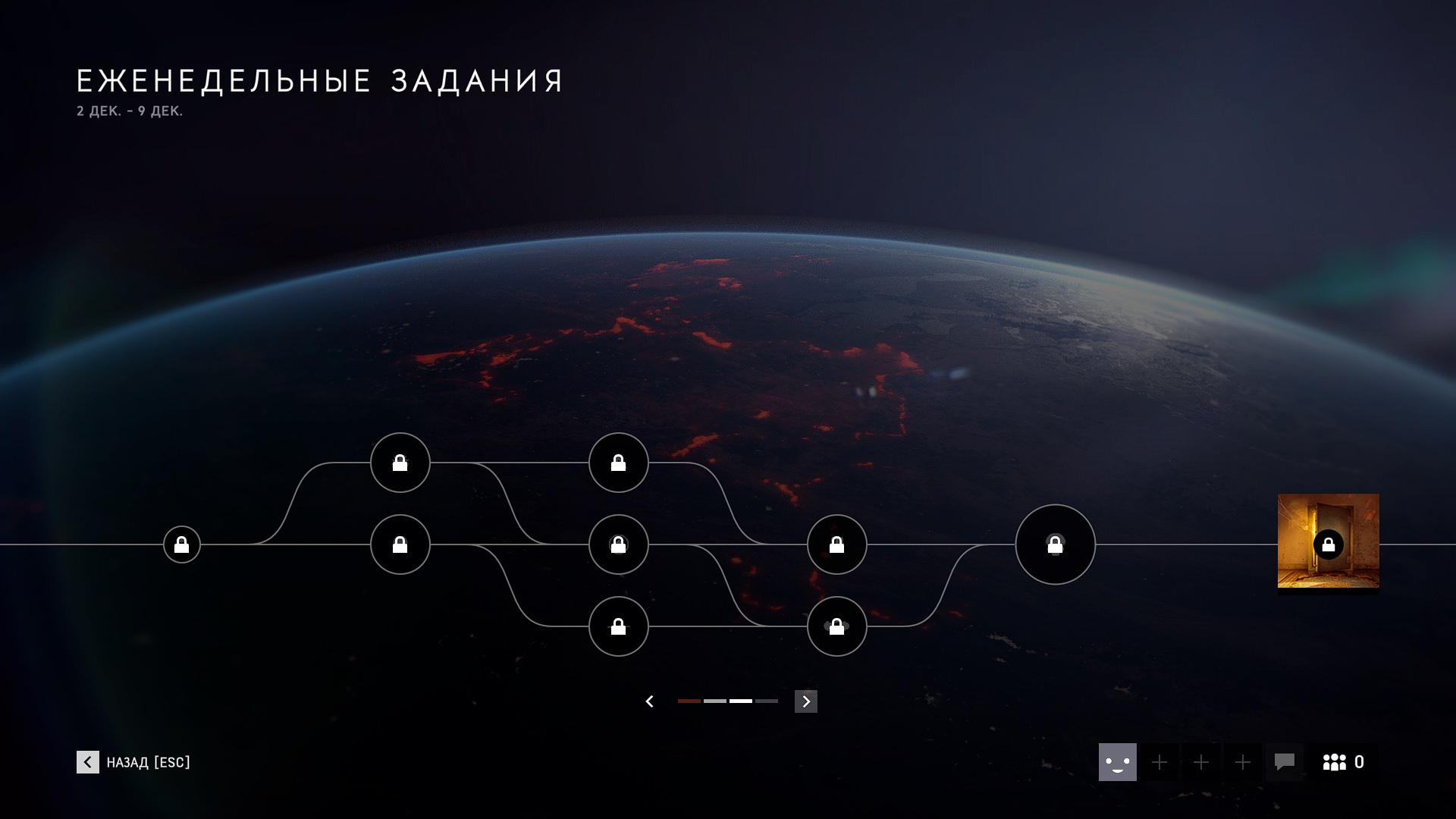
Task: Go to the previous assignments page arrow
Action: tap(649, 701)
